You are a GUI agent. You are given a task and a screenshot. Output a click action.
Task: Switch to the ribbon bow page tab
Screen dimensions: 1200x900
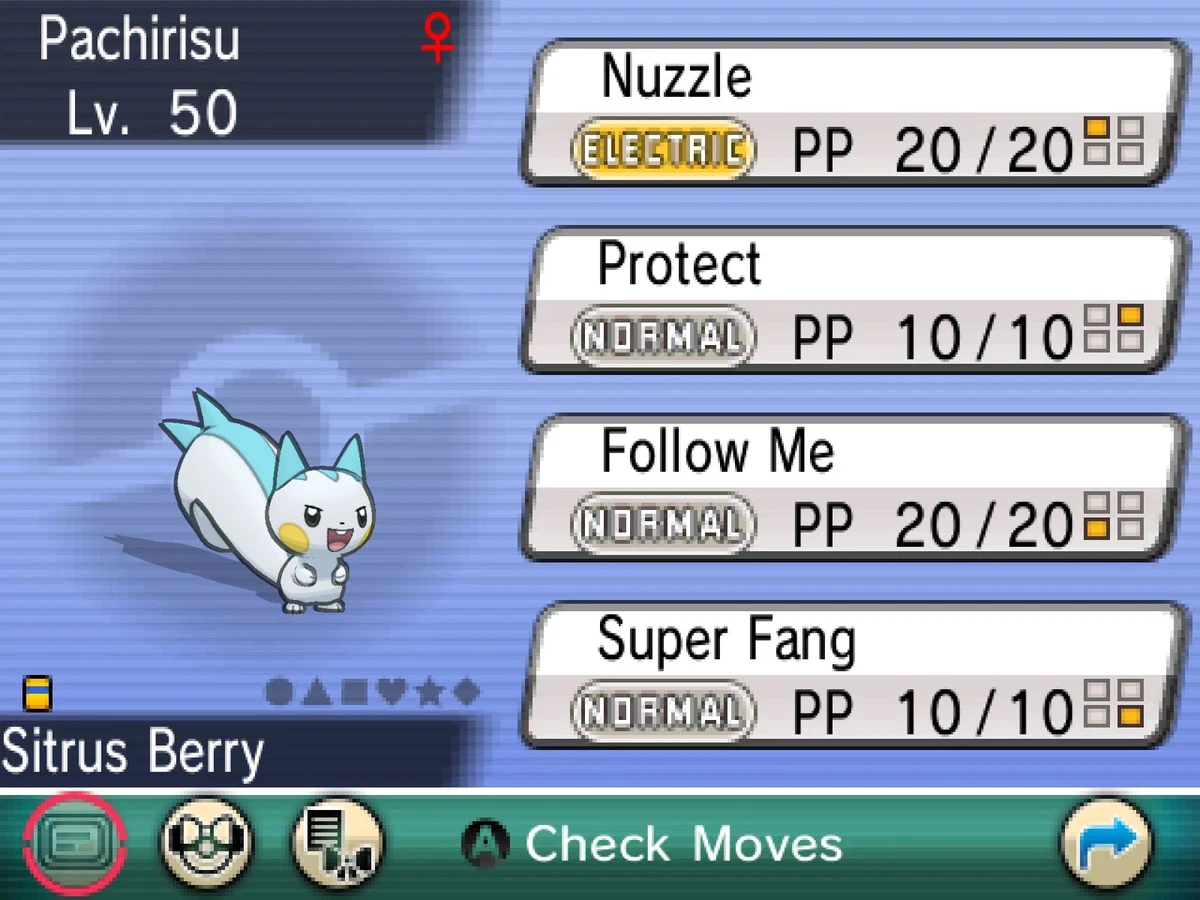coord(207,842)
